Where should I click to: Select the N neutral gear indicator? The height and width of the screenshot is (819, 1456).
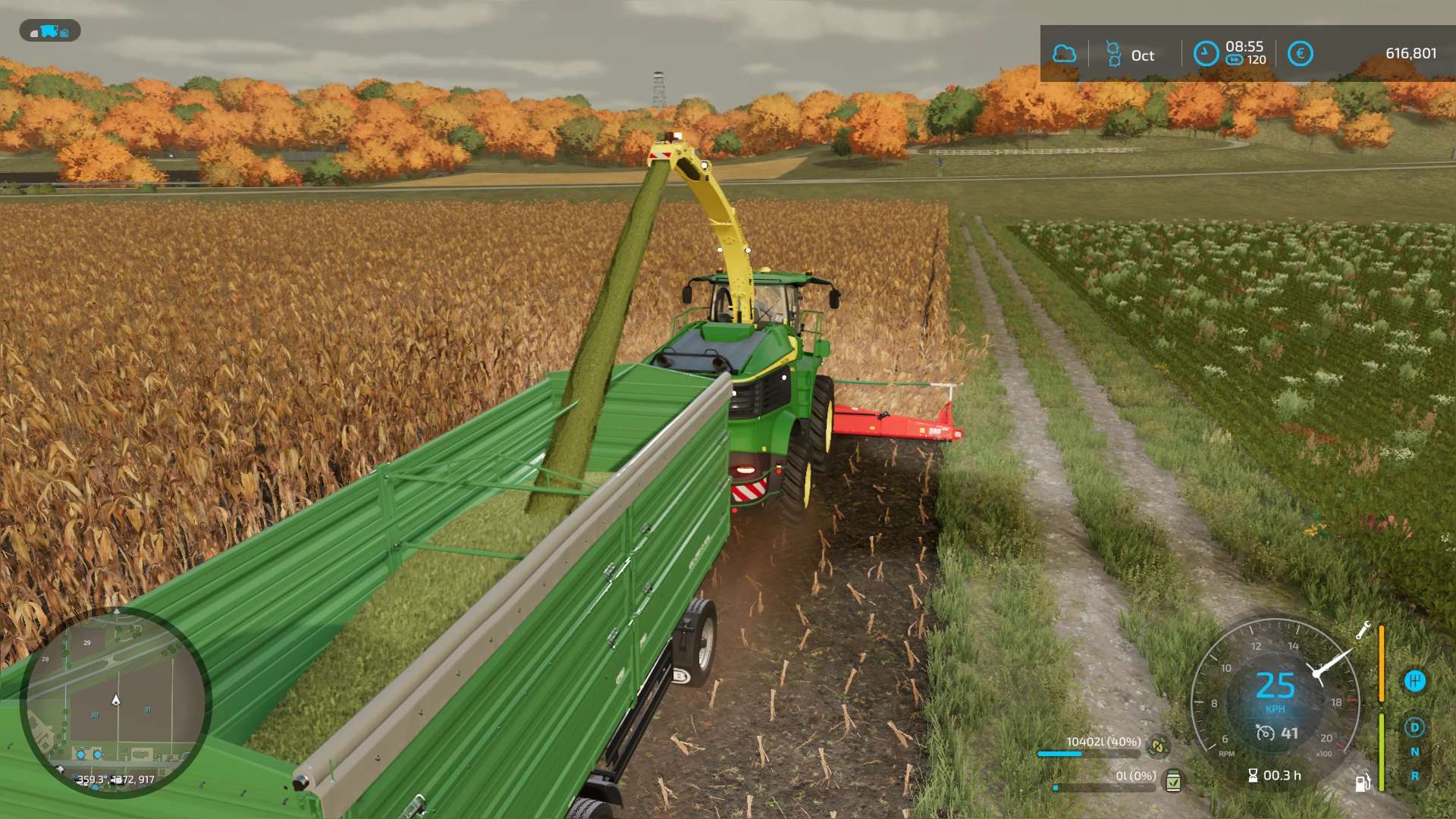(x=1414, y=752)
